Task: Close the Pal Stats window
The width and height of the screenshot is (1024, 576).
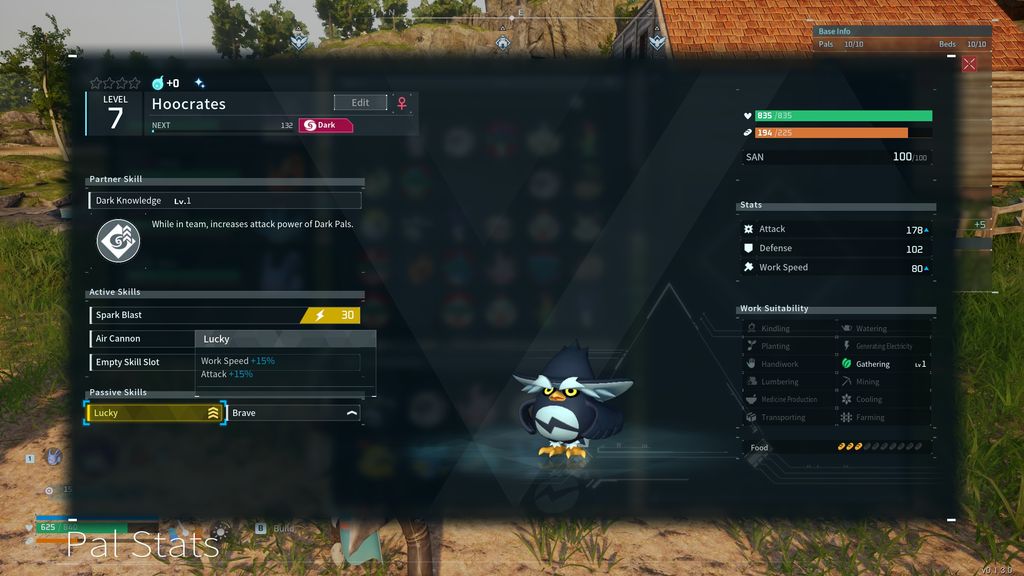Action: (x=968, y=64)
